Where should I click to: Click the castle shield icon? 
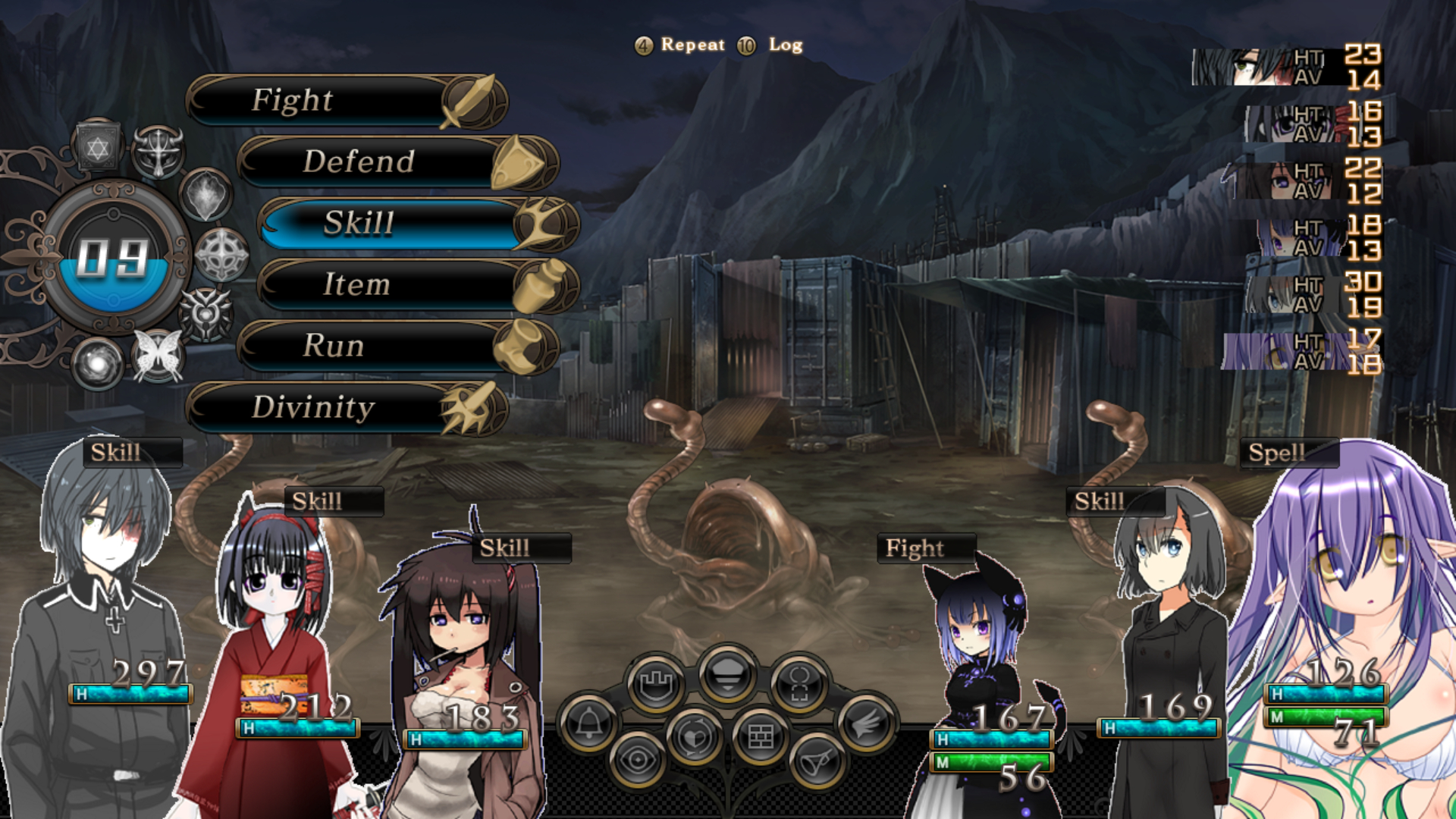point(656,685)
